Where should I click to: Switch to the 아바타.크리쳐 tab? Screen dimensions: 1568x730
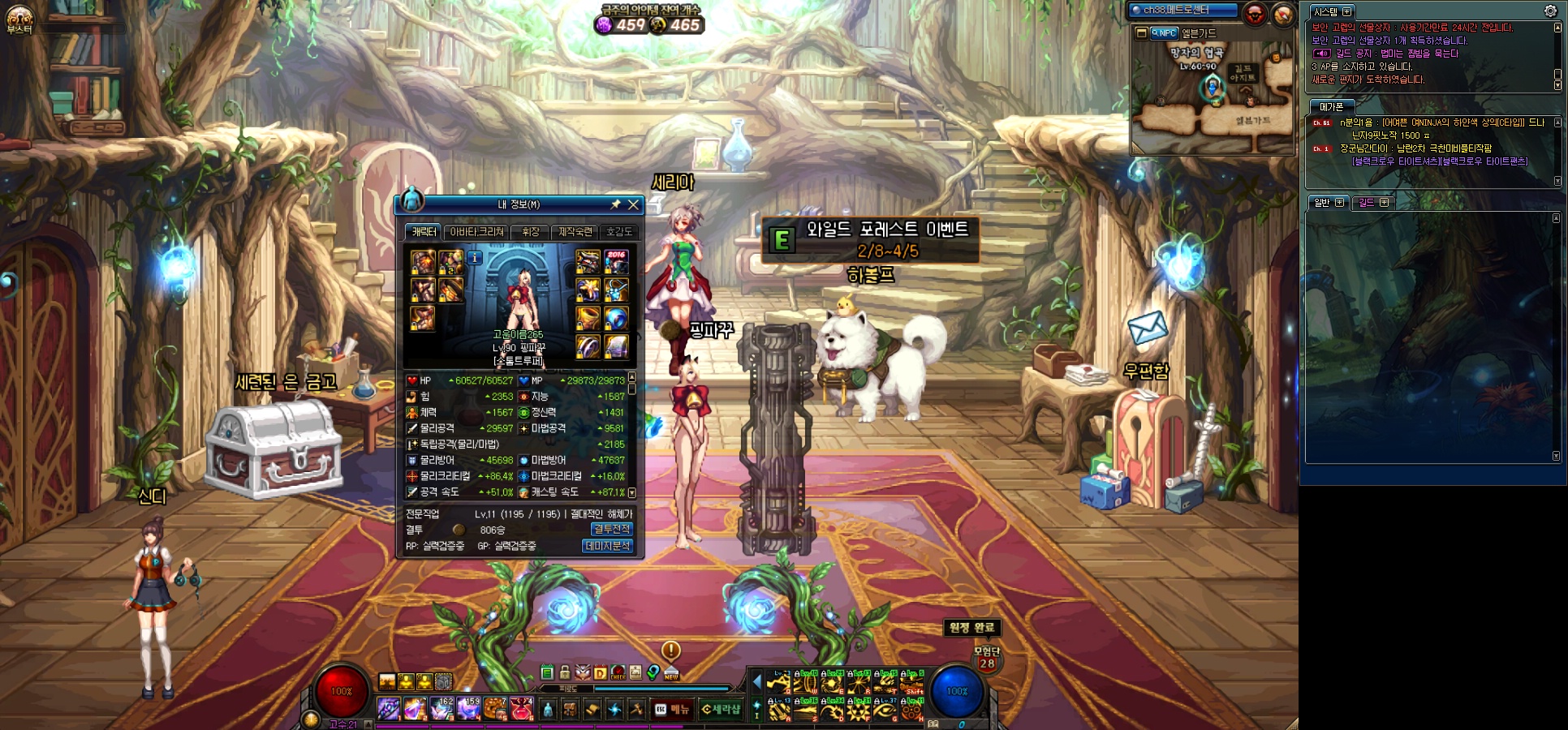pyautogui.click(x=477, y=232)
